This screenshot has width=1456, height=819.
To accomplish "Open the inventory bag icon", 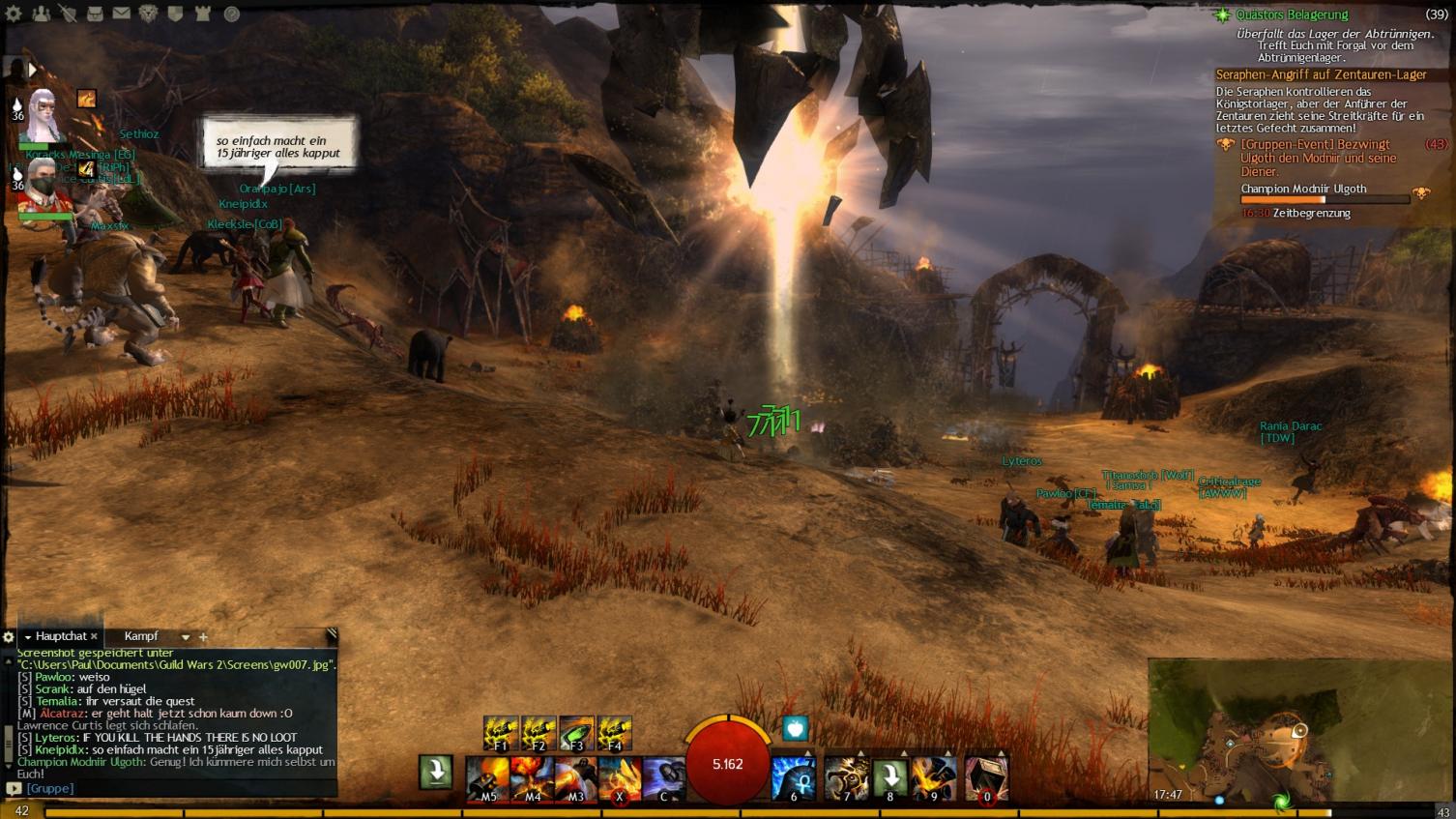I will (95, 14).
